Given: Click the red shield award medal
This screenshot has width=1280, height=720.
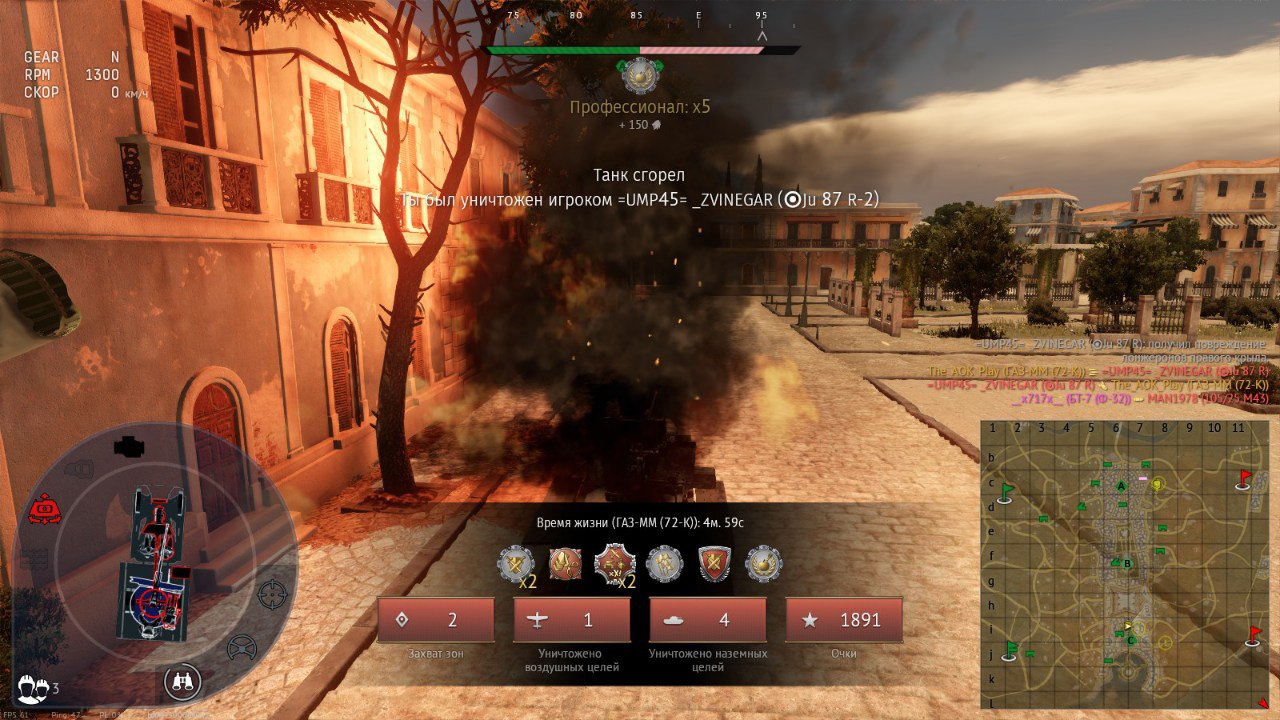Looking at the screenshot, I should pyautogui.click(x=715, y=564).
